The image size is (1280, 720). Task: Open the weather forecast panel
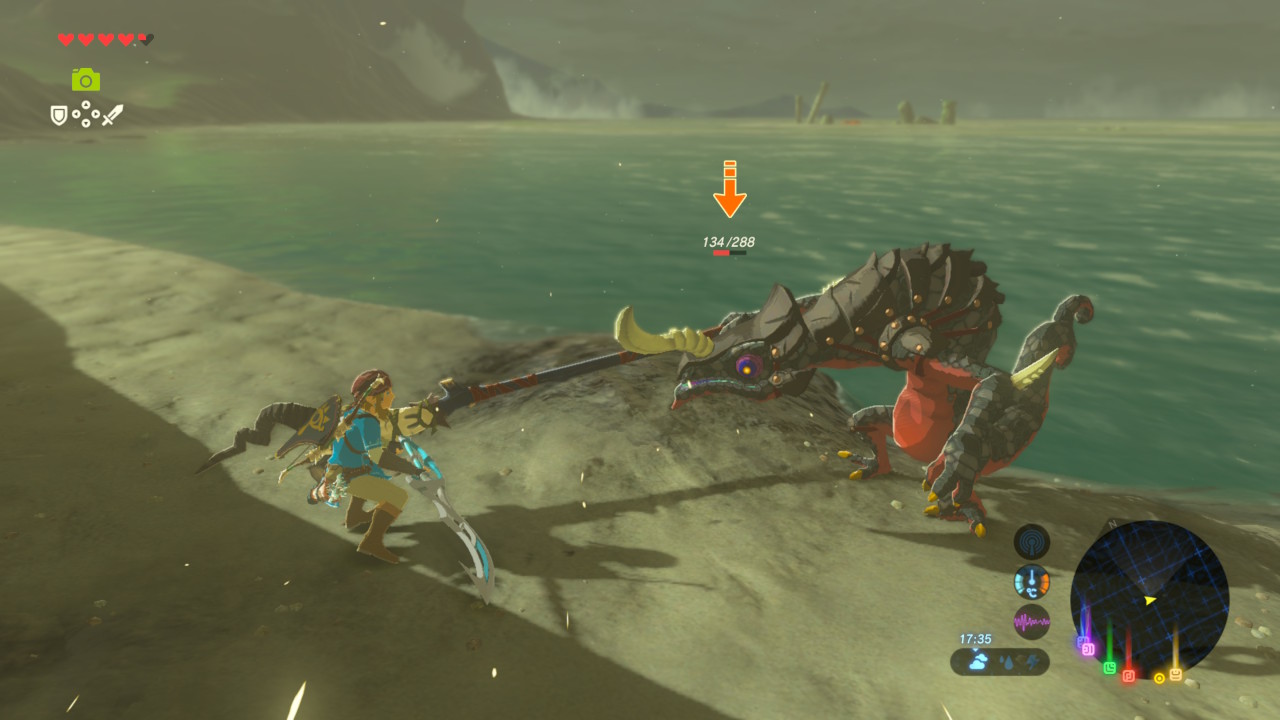(999, 661)
